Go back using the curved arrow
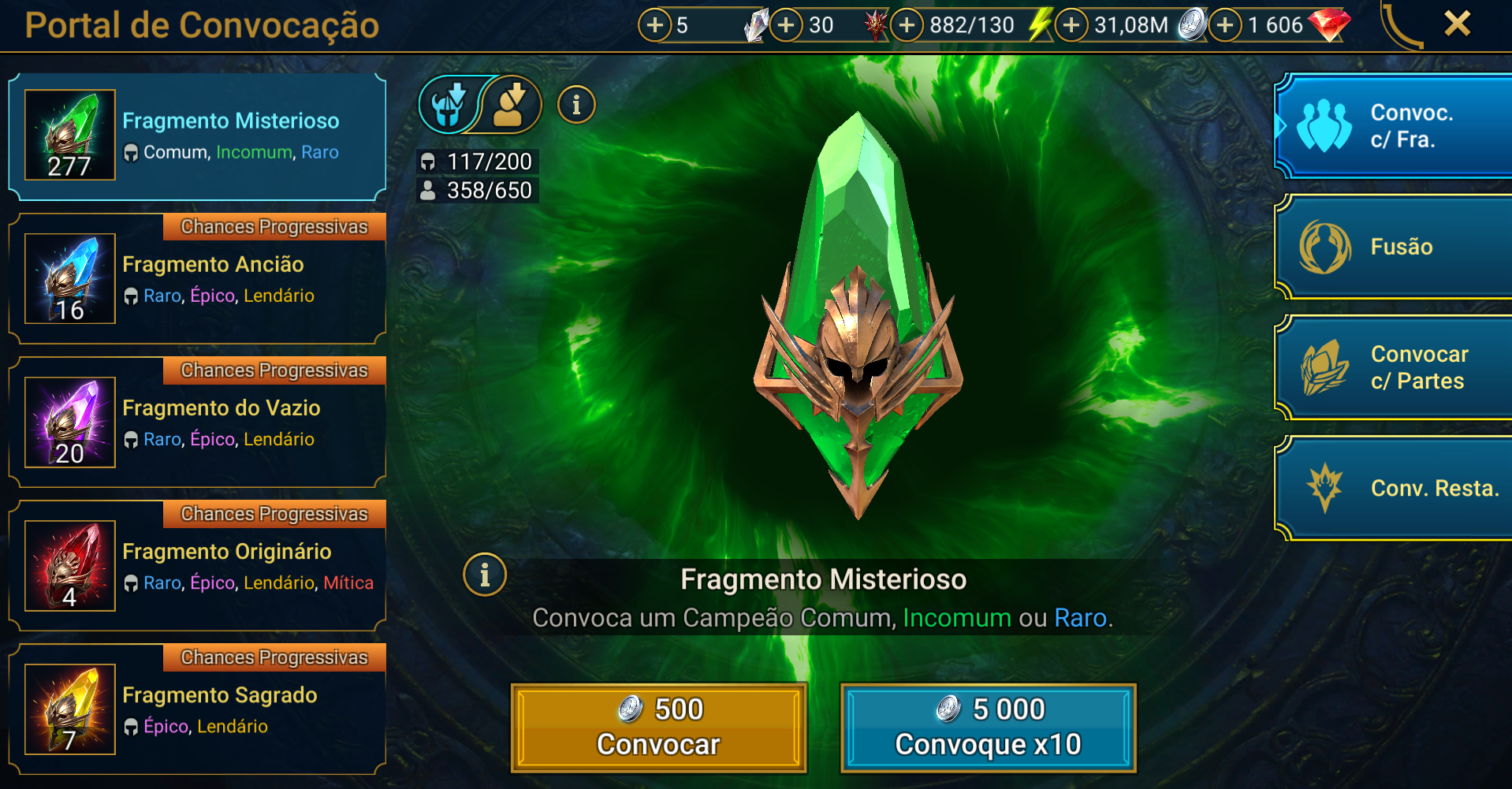The height and width of the screenshot is (789, 1512). point(1401,25)
